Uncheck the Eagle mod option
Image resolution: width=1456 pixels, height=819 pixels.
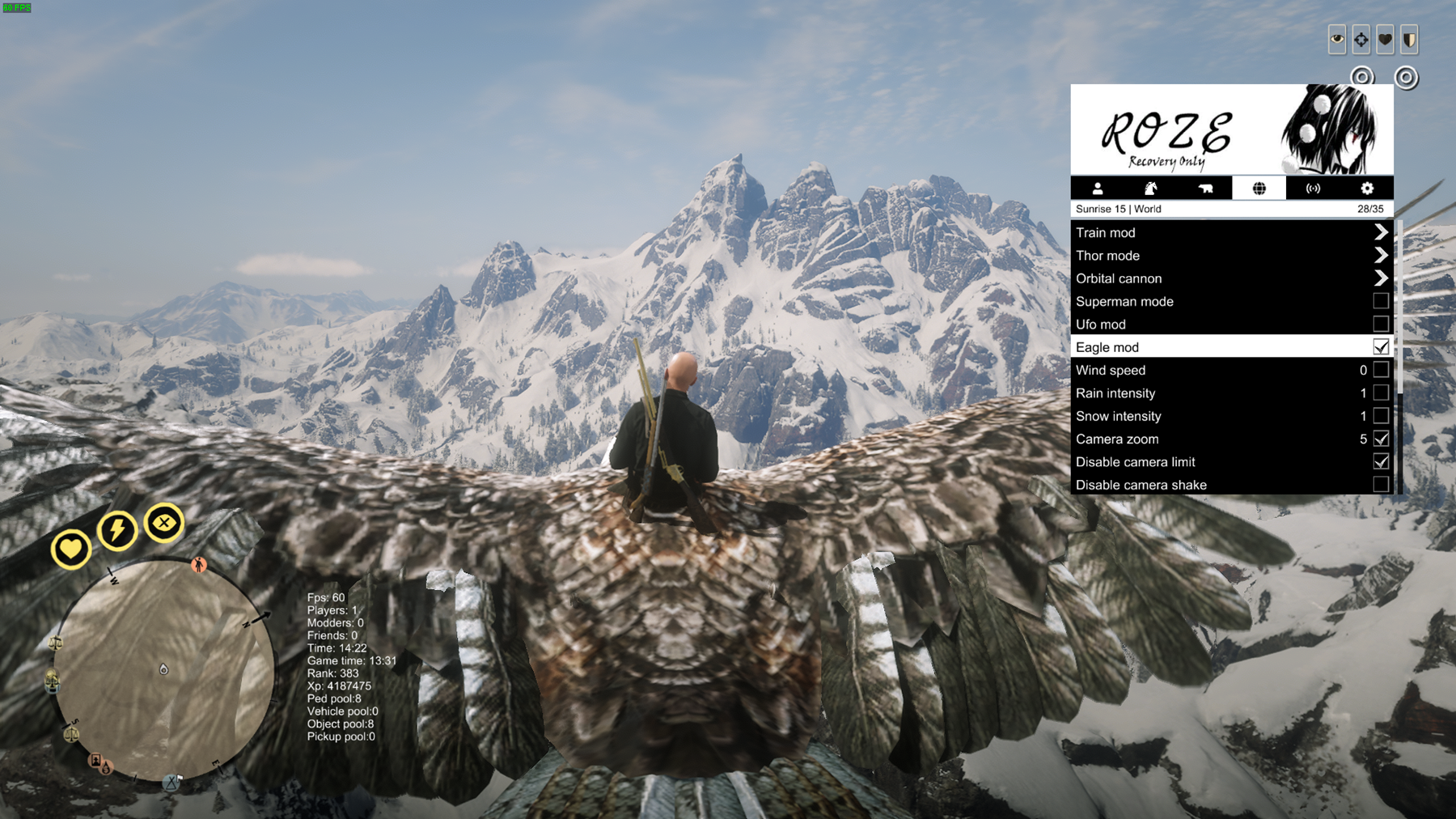1381,347
